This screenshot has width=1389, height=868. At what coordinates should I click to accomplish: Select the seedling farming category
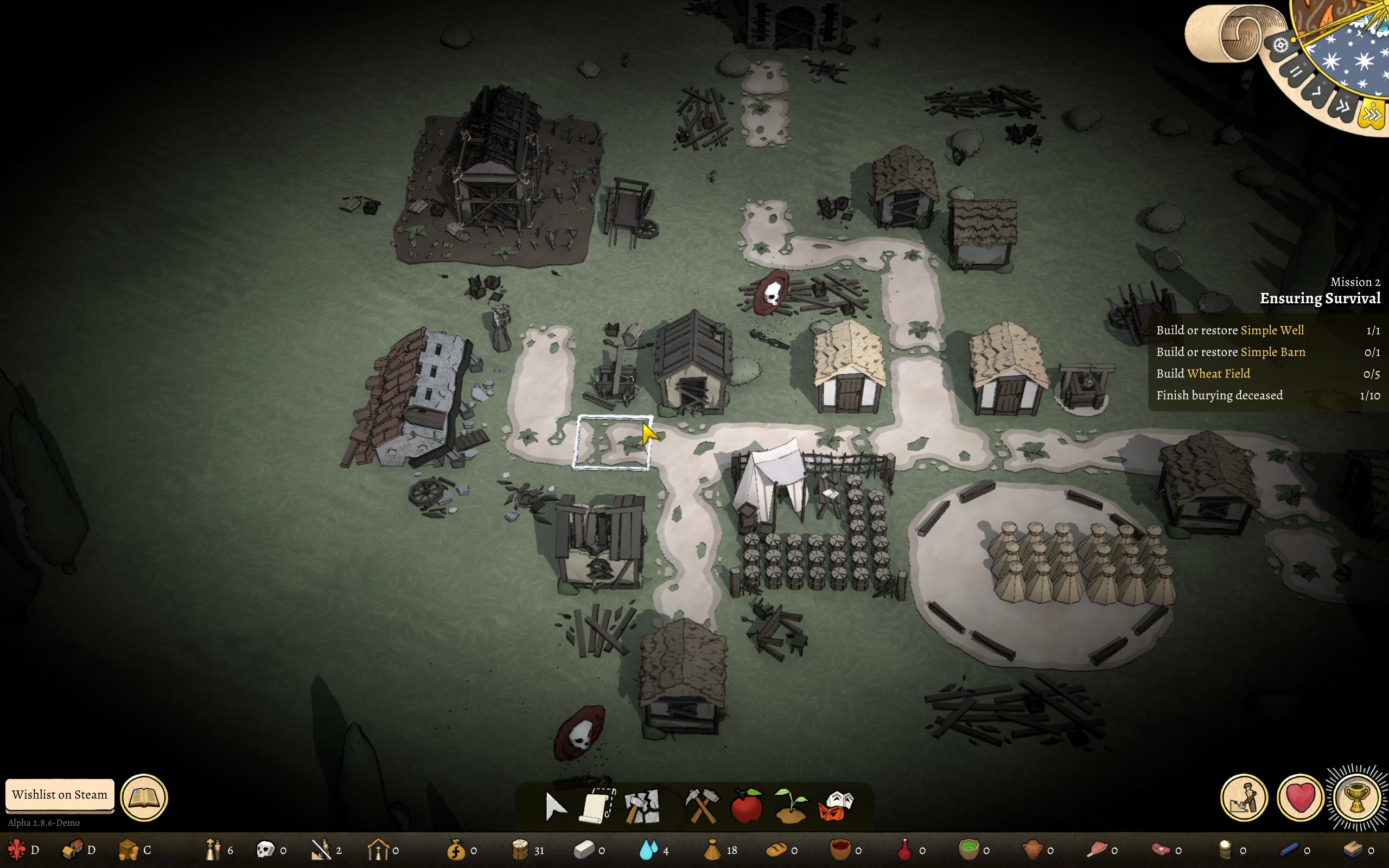coord(791,806)
